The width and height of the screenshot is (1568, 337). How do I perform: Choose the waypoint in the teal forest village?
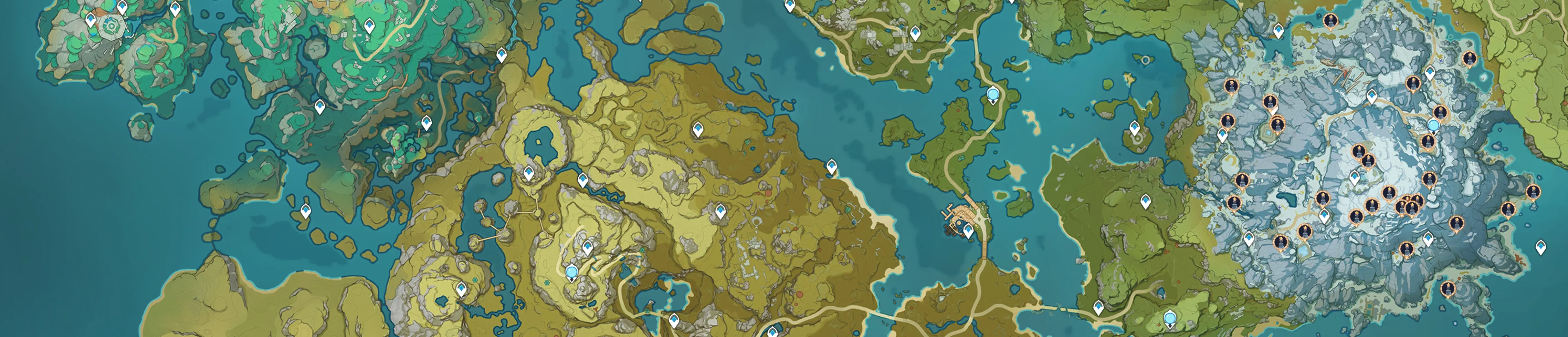pos(368,25)
